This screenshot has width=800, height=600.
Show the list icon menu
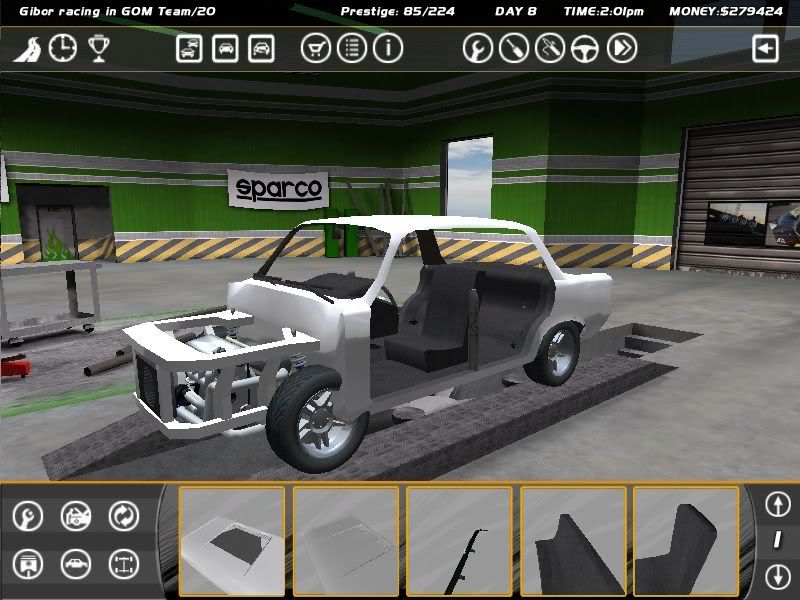351,48
